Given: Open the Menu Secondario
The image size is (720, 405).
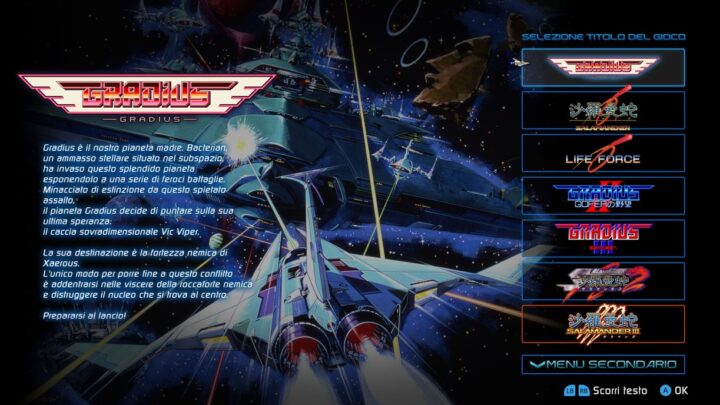Looking at the screenshot, I should [x=603, y=364].
